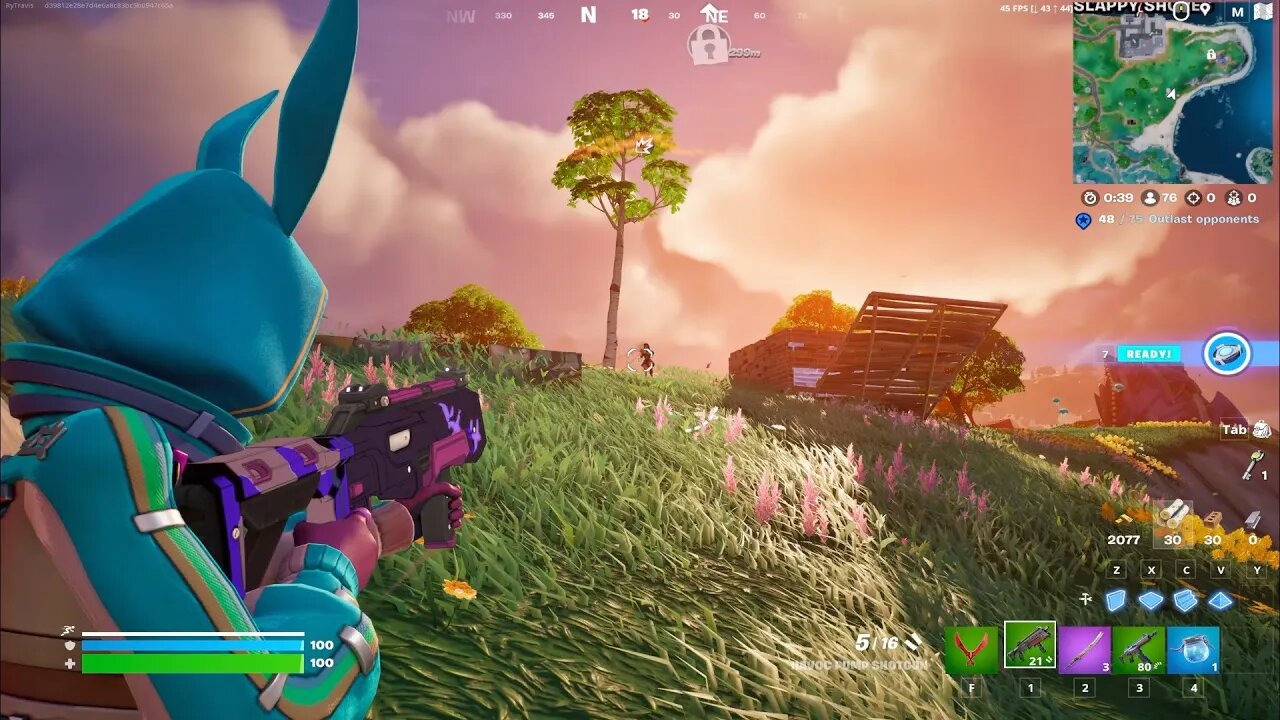Select the wall build piece
This screenshot has height=720, width=1280.
pyautogui.click(x=1116, y=599)
